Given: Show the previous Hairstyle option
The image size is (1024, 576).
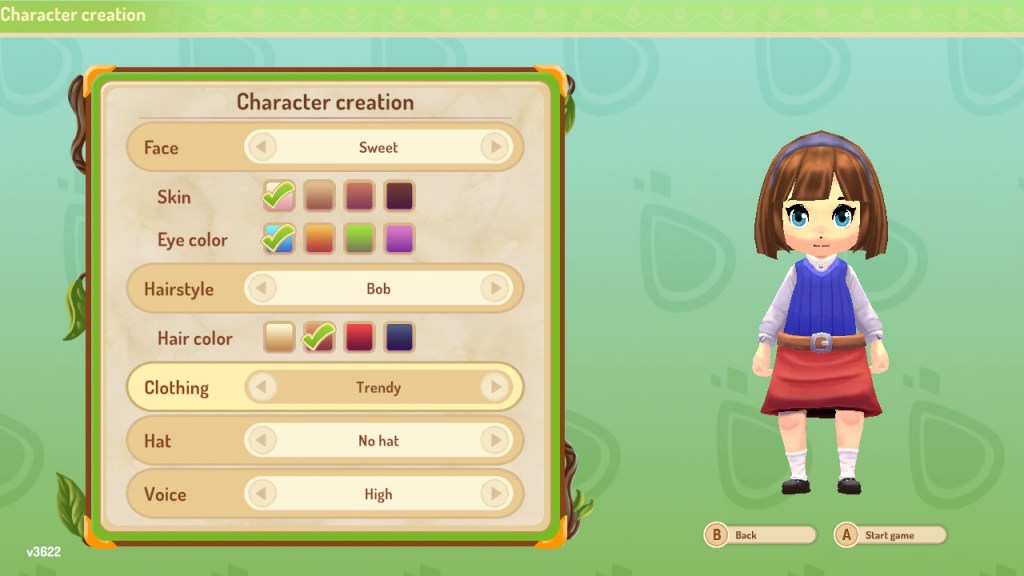Looking at the screenshot, I should click(261, 289).
